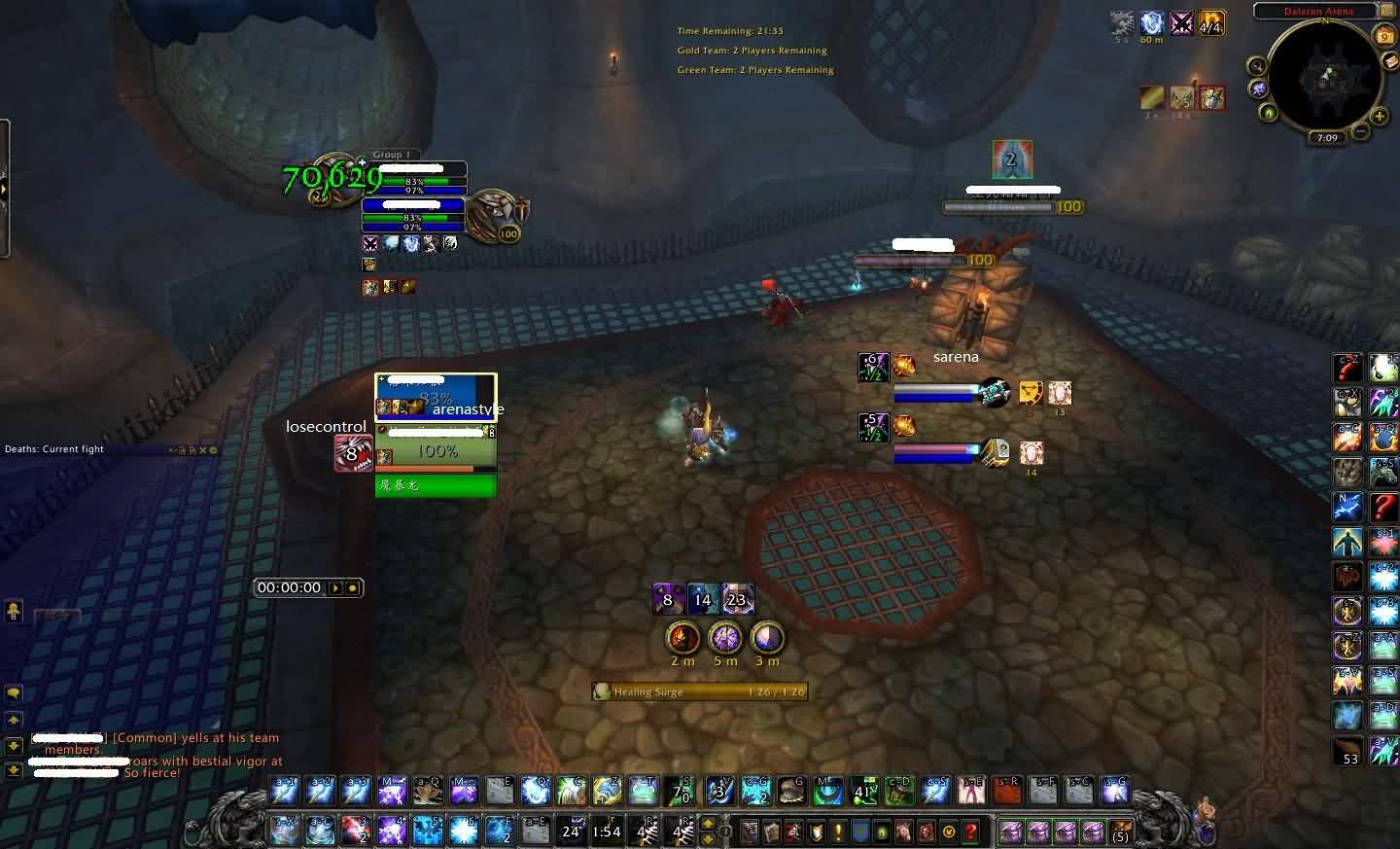Click the Dalaran Arena minimap display
Screen dimensions: 1400x849
pyautogui.click(x=1325, y=77)
